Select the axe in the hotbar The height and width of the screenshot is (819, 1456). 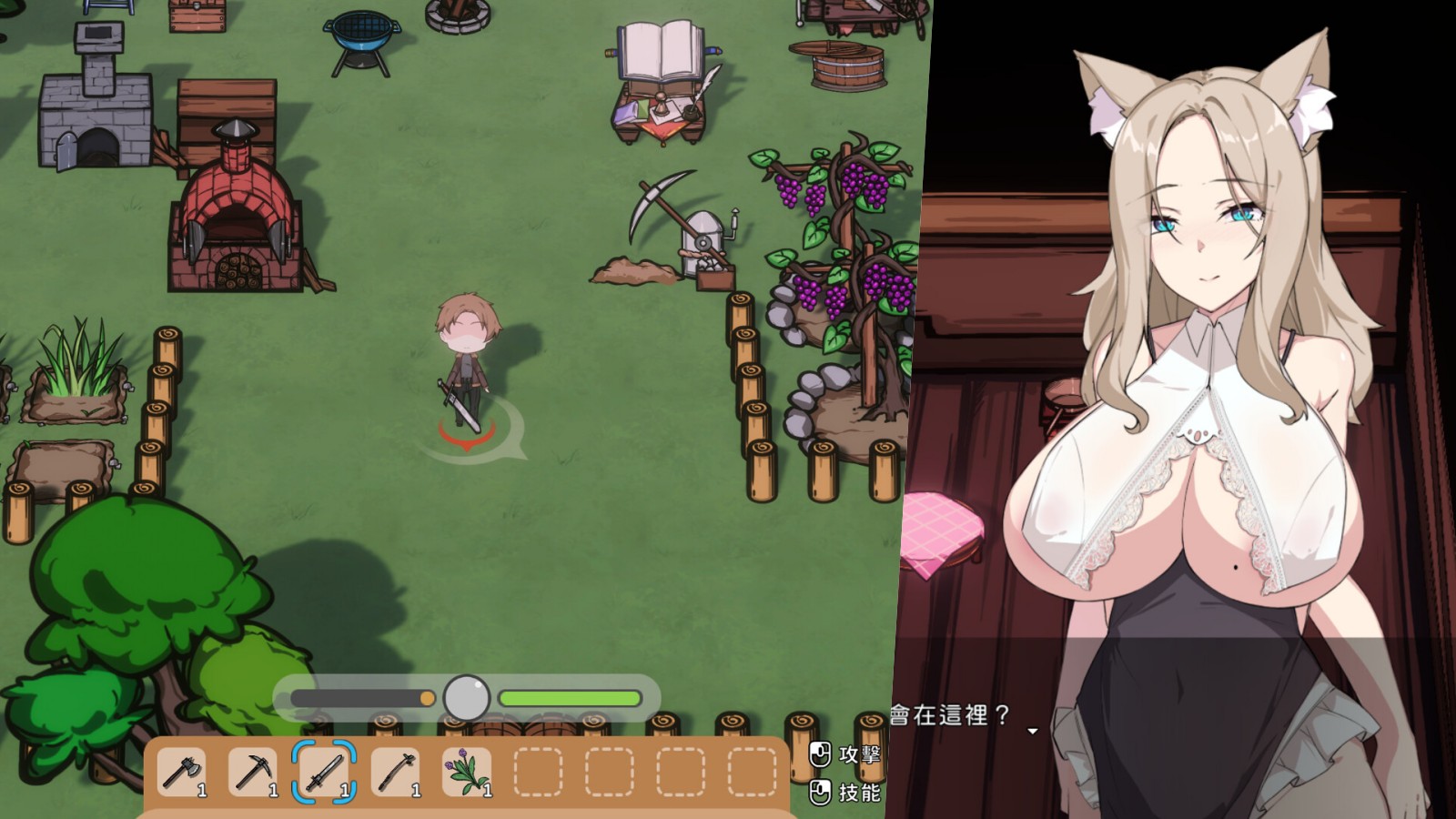pos(181,773)
